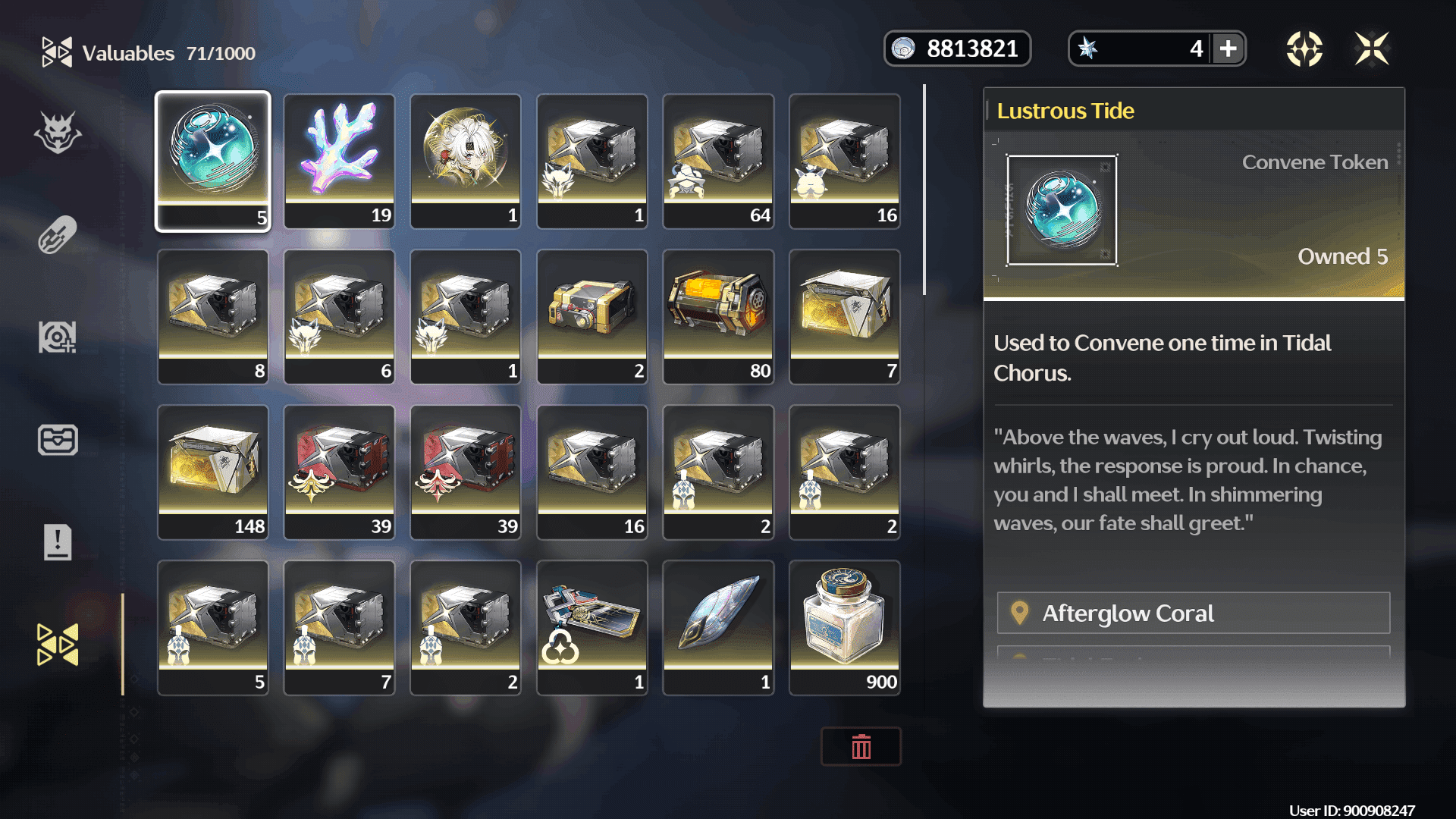Select the silver feather-shaped item

pyautogui.click(x=718, y=627)
